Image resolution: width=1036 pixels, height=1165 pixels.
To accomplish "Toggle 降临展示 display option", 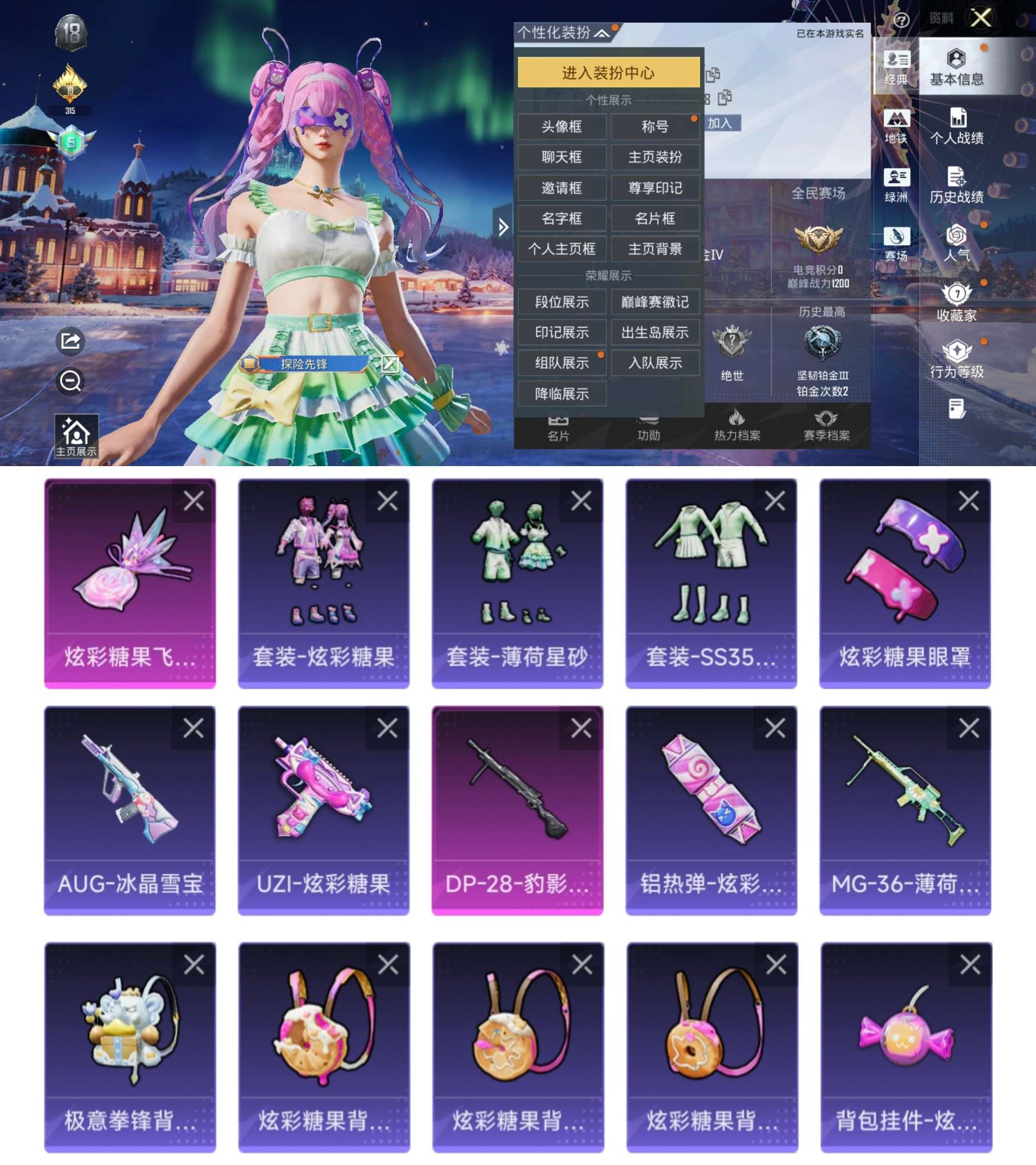I will pyautogui.click(x=562, y=394).
